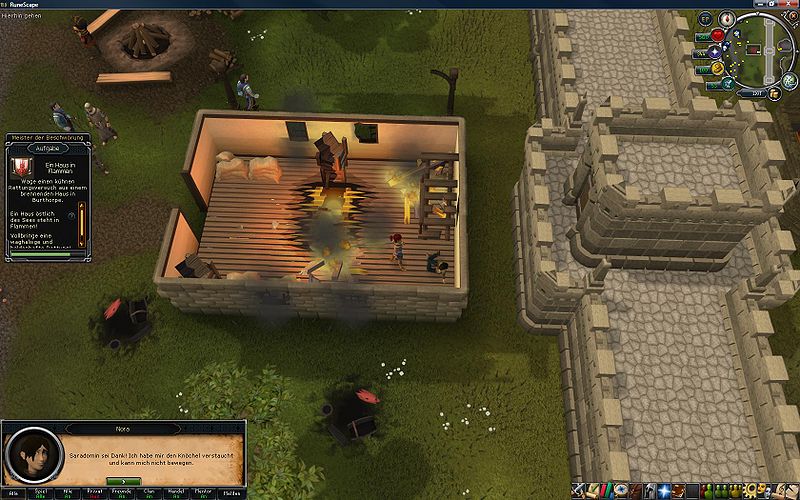Switch to the "Spiel" chat tab
Screen dimensions: 800x500
[41, 492]
